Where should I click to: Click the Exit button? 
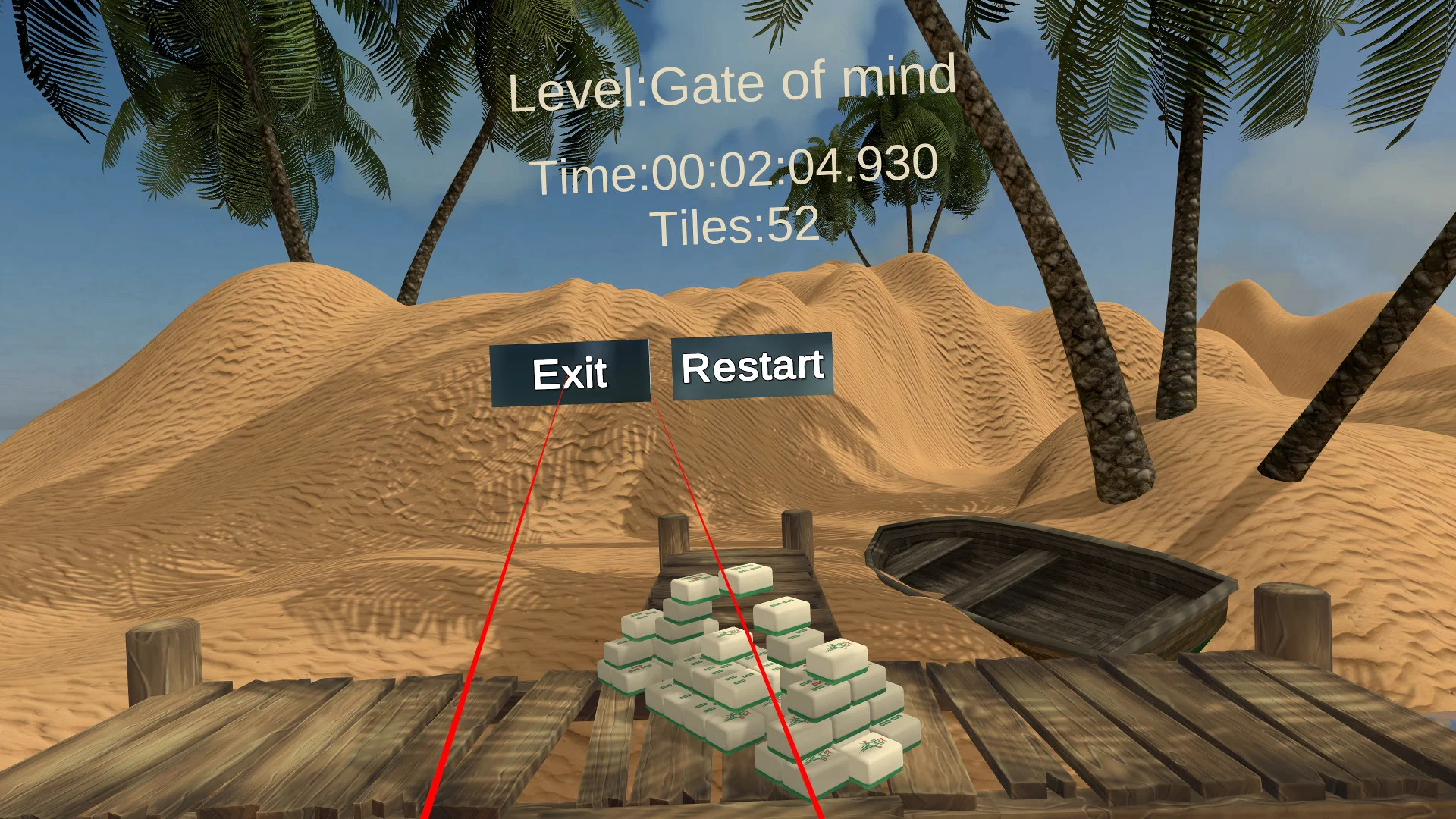click(x=570, y=372)
